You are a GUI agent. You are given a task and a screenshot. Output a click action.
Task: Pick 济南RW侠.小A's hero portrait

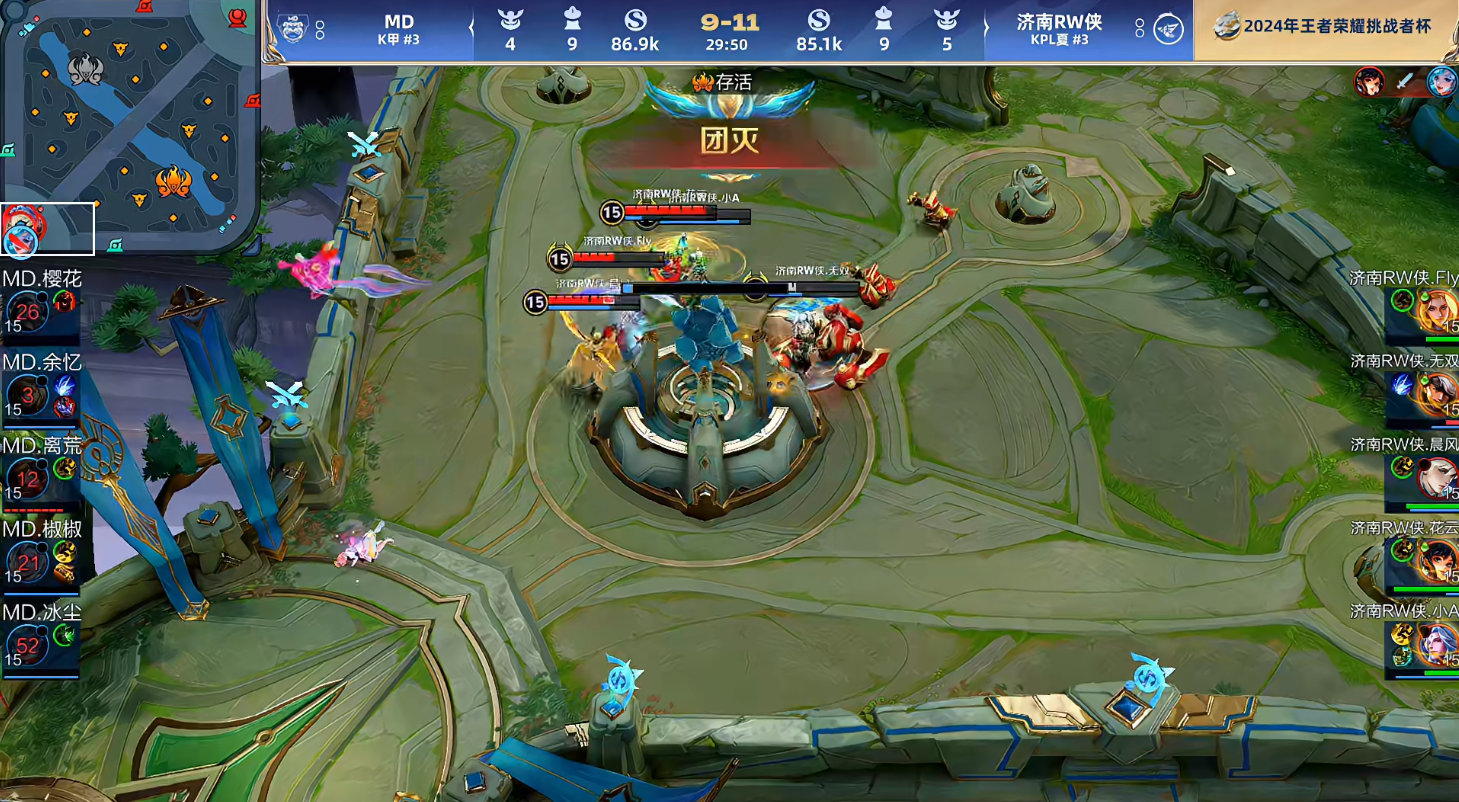pyautogui.click(x=1438, y=644)
